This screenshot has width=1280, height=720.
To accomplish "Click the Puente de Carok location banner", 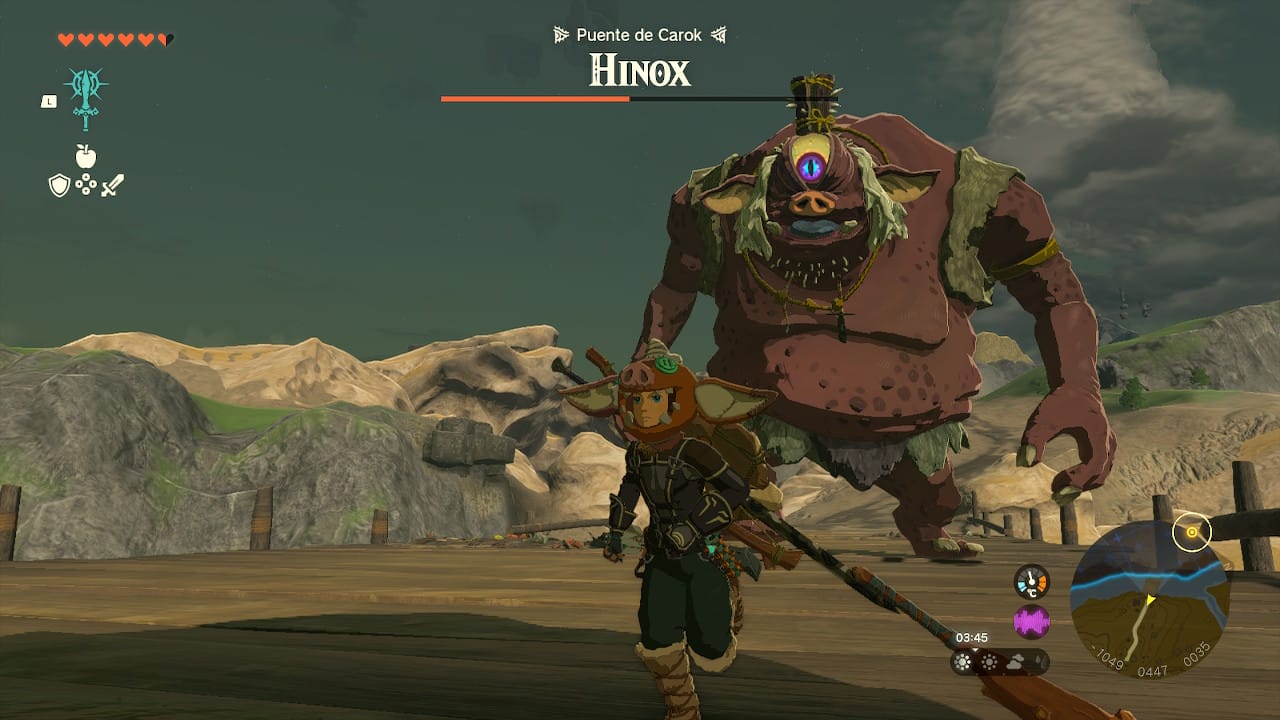I will pyautogui.click(x=638, y=34).
